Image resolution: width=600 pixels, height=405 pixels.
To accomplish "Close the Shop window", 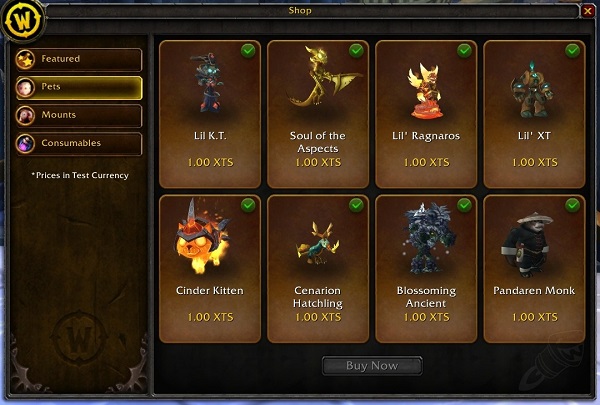I will click(587, 10).
